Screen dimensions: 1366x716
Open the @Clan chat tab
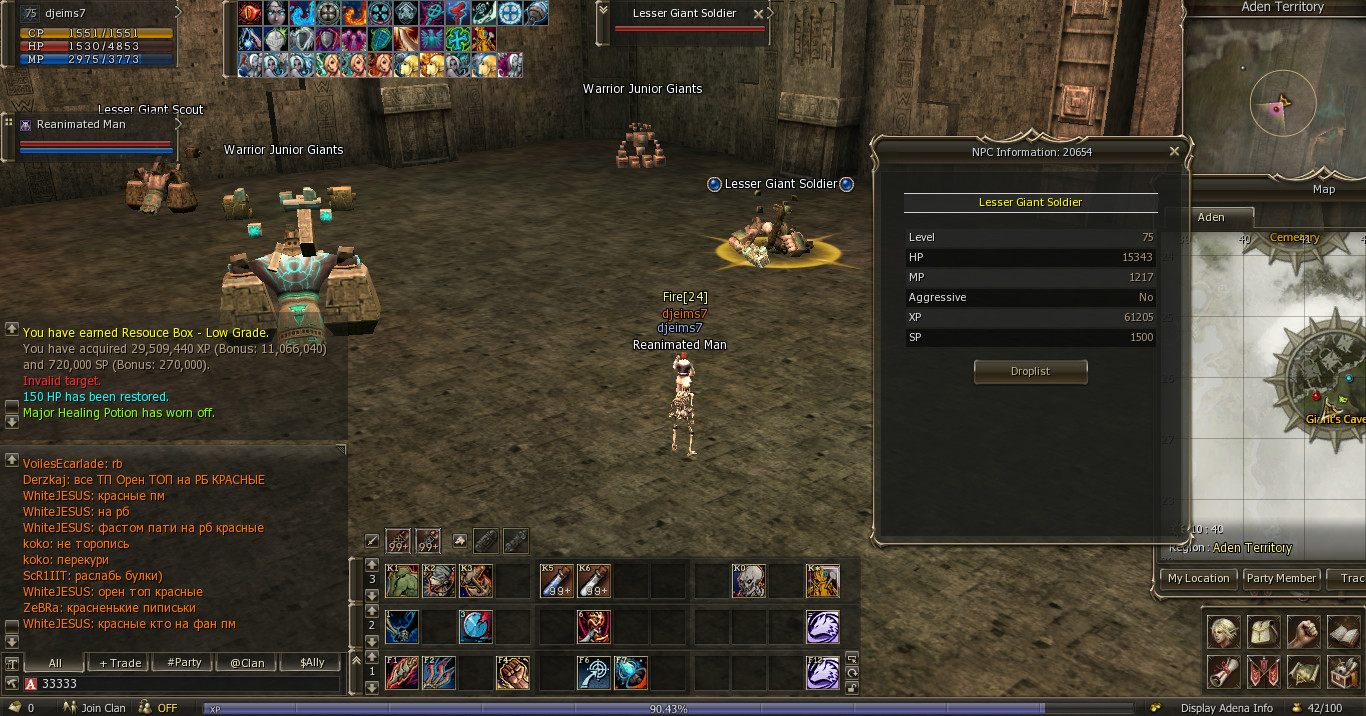pyautogui.click(x=247, y=663)
